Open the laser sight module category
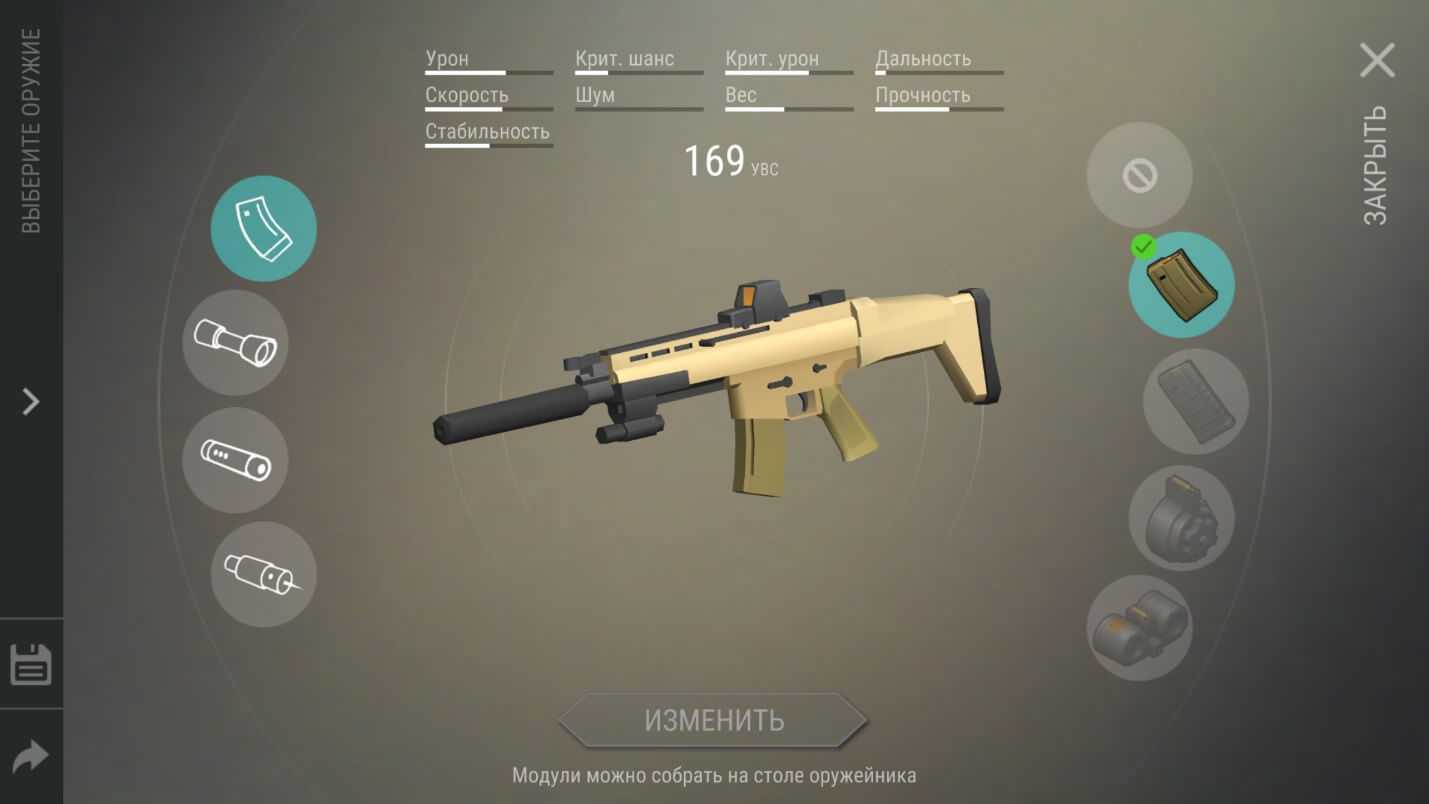The image size is (1429, 804). pos(263,574)
